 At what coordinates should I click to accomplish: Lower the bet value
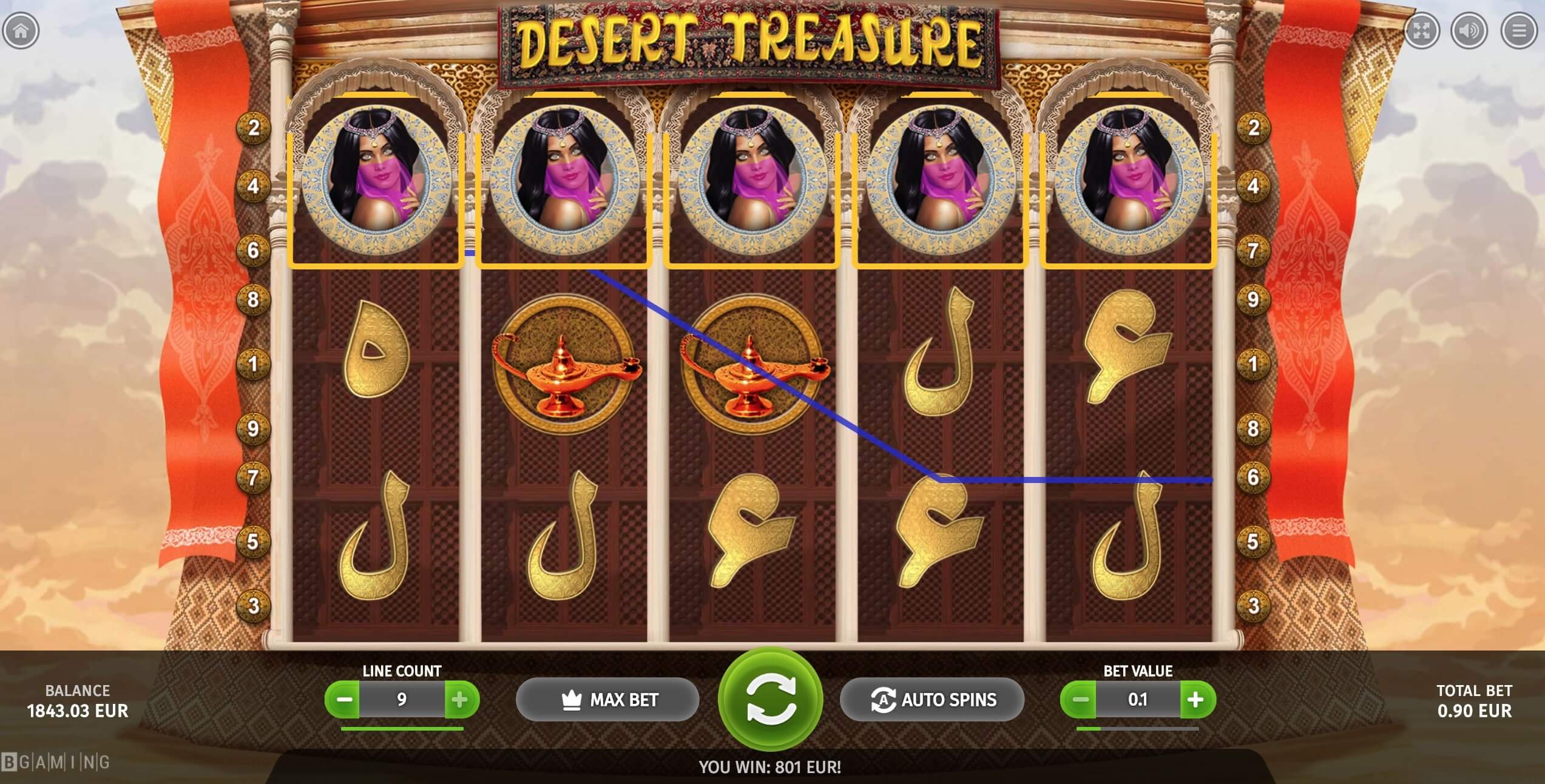[1080, 700]
